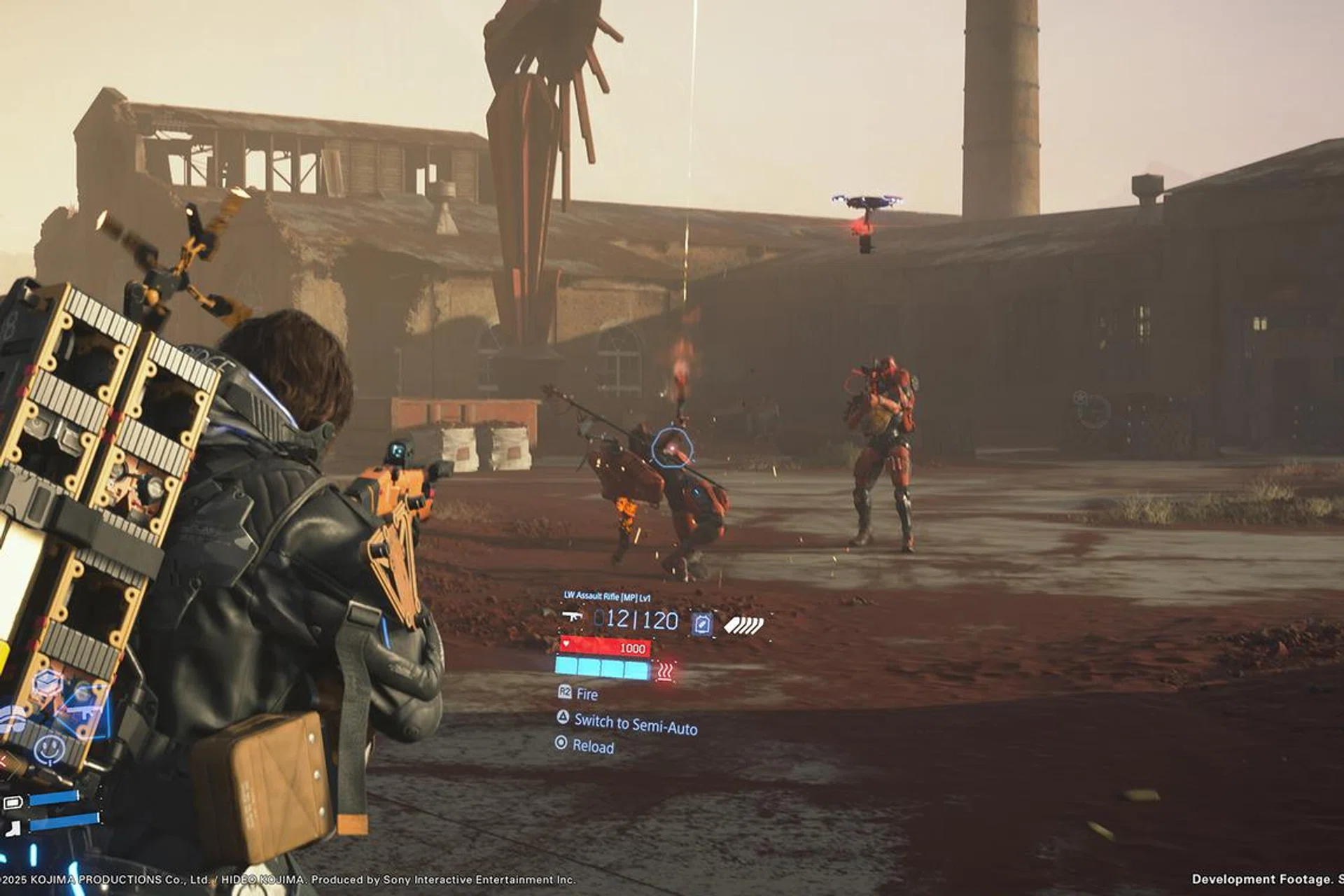1344x896 pixels.
Task: Click the LW Assault Rifle weapon name label
Action: [x=607, y=596]
